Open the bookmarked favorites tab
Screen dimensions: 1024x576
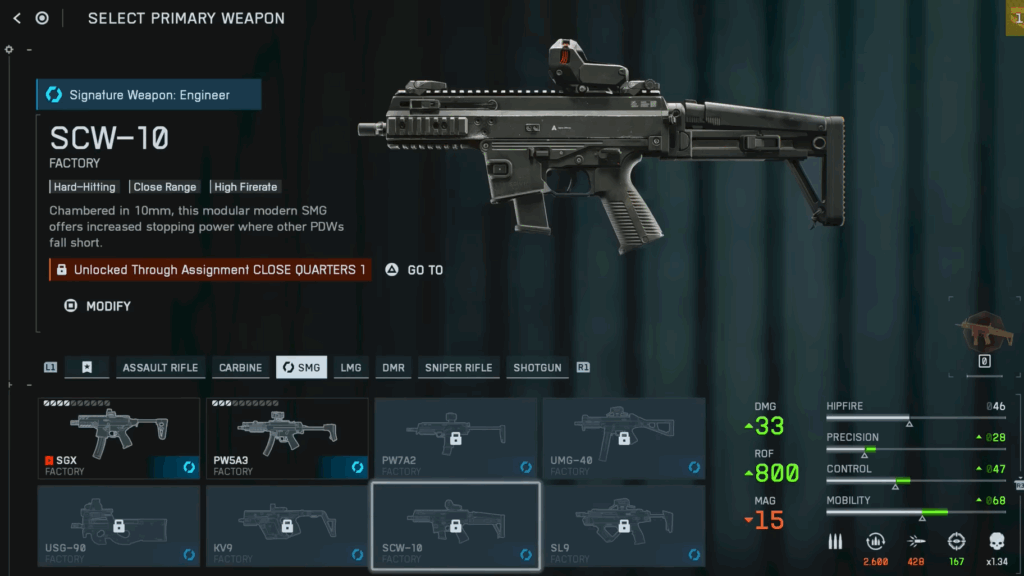87,367
